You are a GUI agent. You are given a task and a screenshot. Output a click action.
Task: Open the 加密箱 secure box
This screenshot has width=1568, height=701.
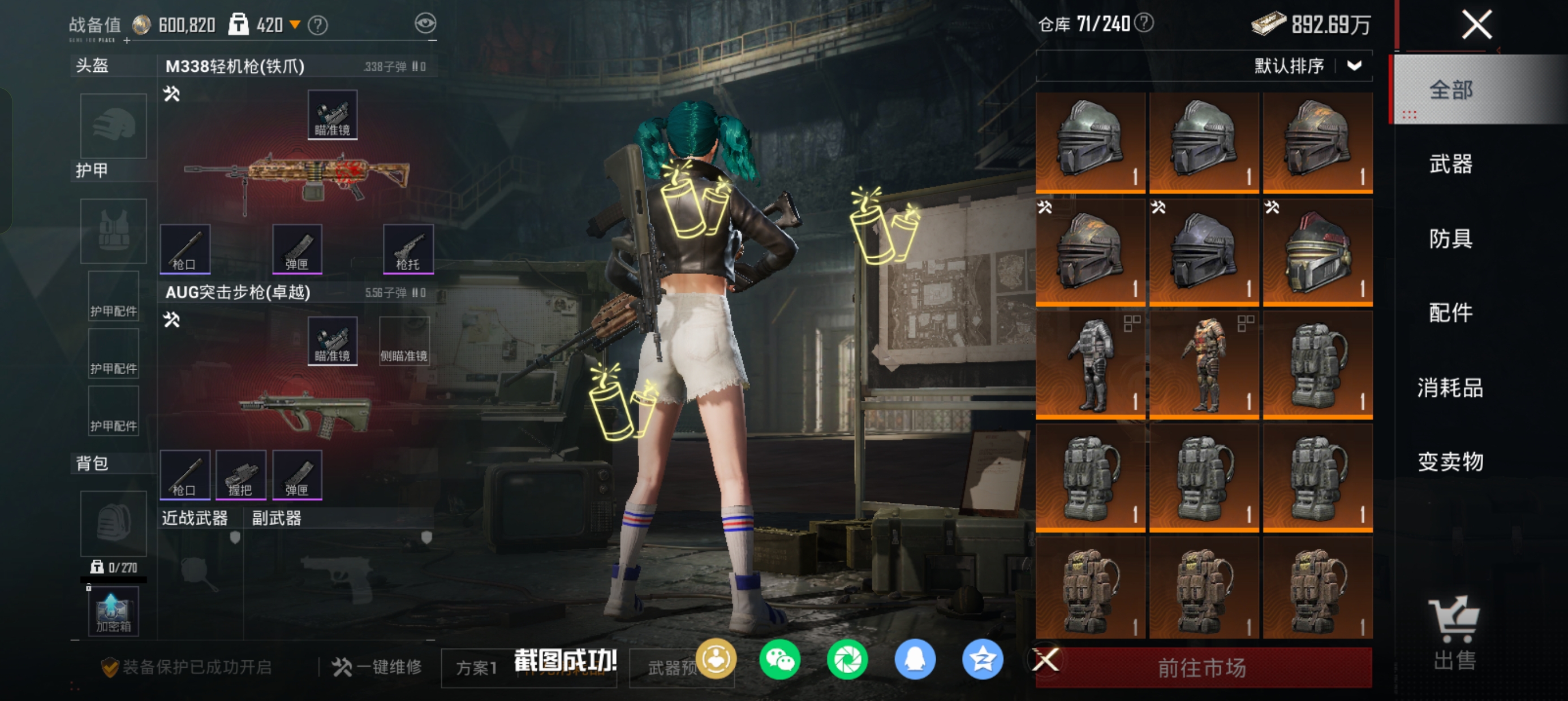click(x=114, y=612)
